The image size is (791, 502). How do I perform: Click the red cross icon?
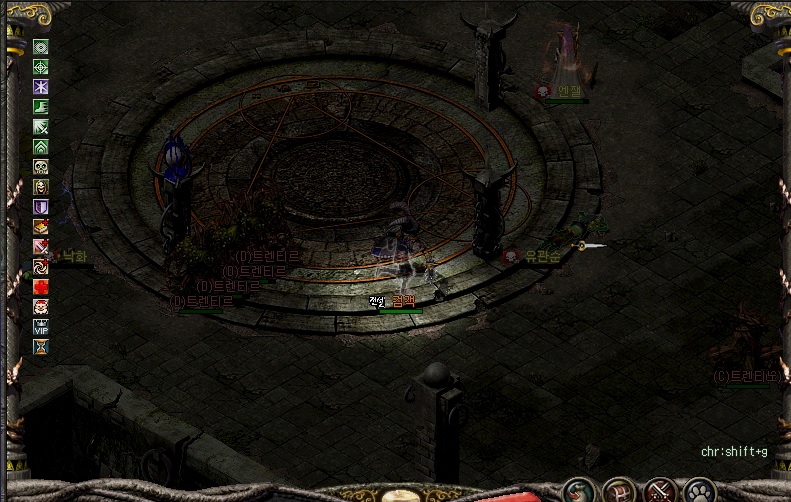point(41,286)
